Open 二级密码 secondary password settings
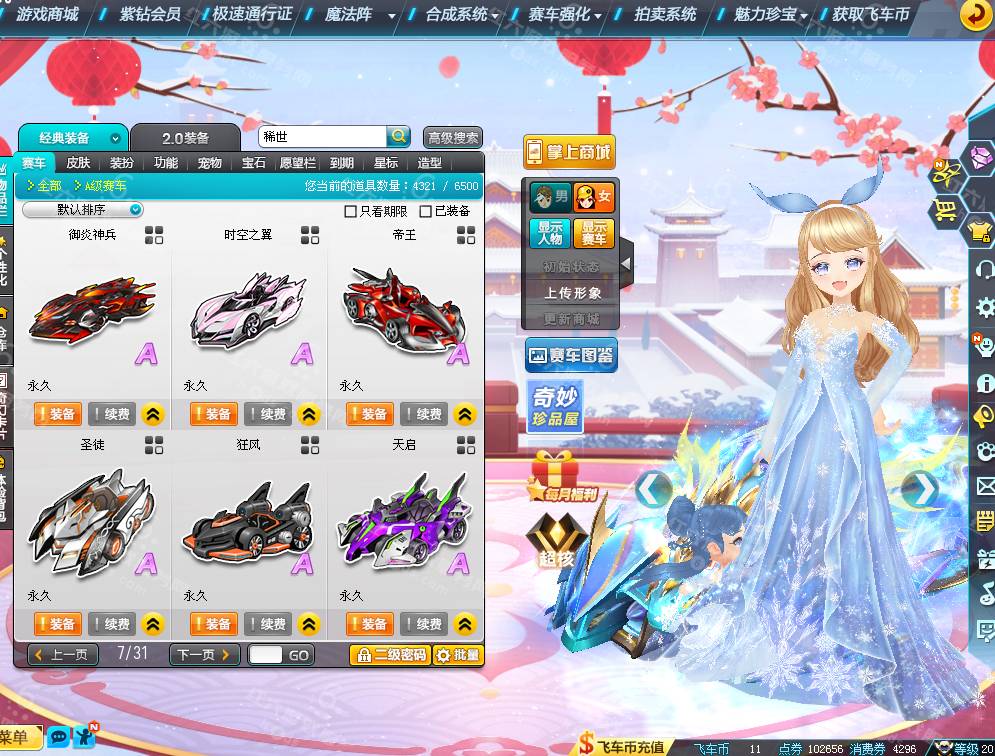The image size is (995, 756). tap(390, 655)
